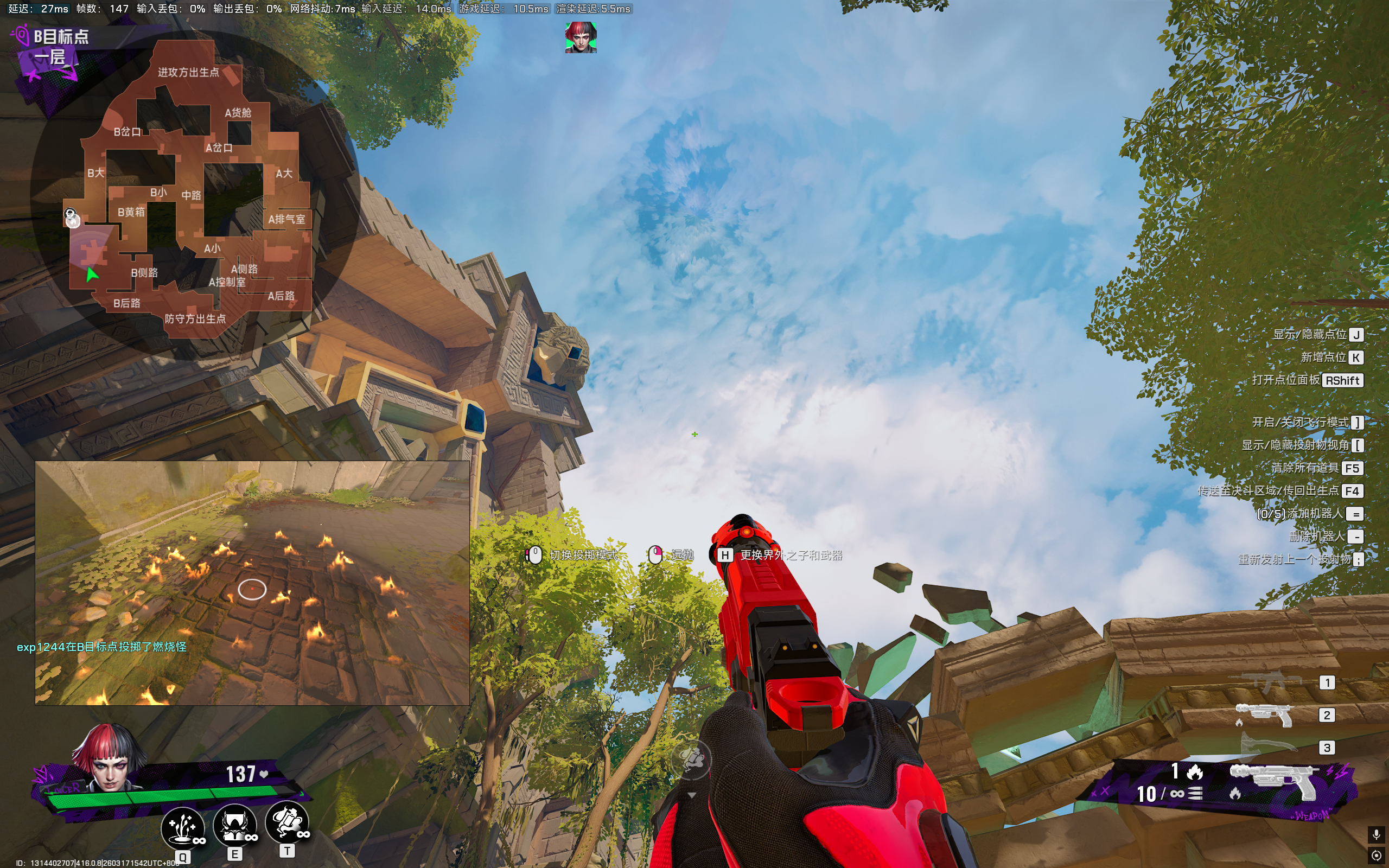Activate the Q ability icon
1389x868 pixels.
pos(182,827)
